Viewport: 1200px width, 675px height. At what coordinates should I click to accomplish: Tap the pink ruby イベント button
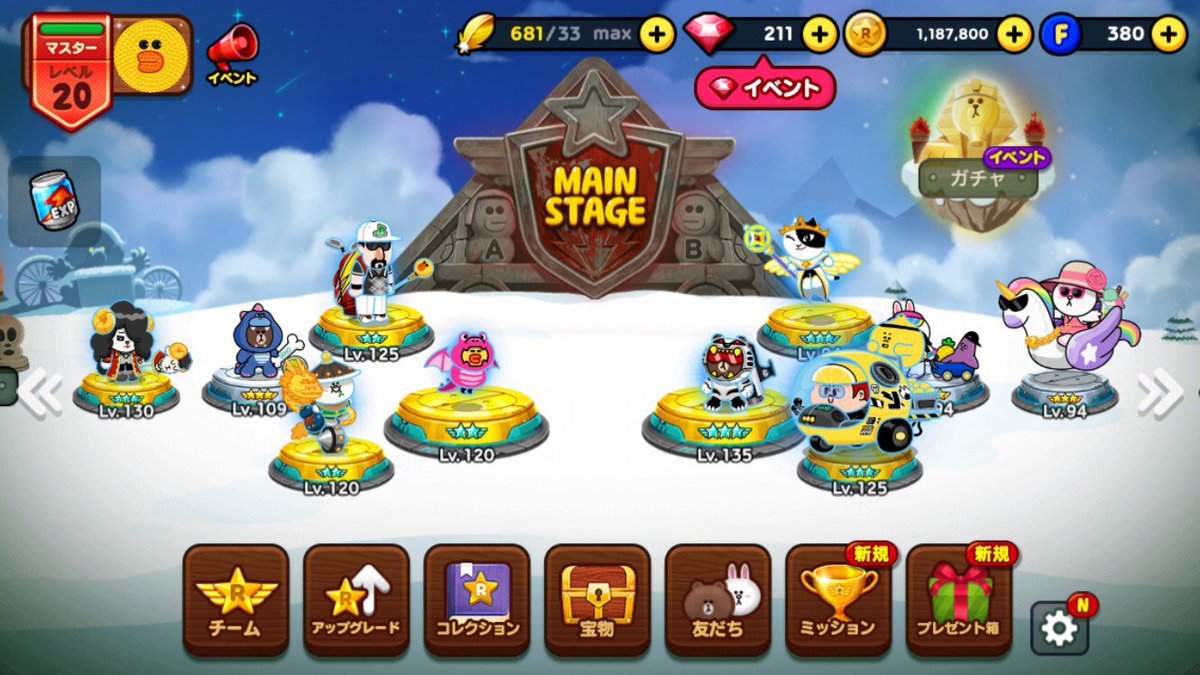(765, 88)
